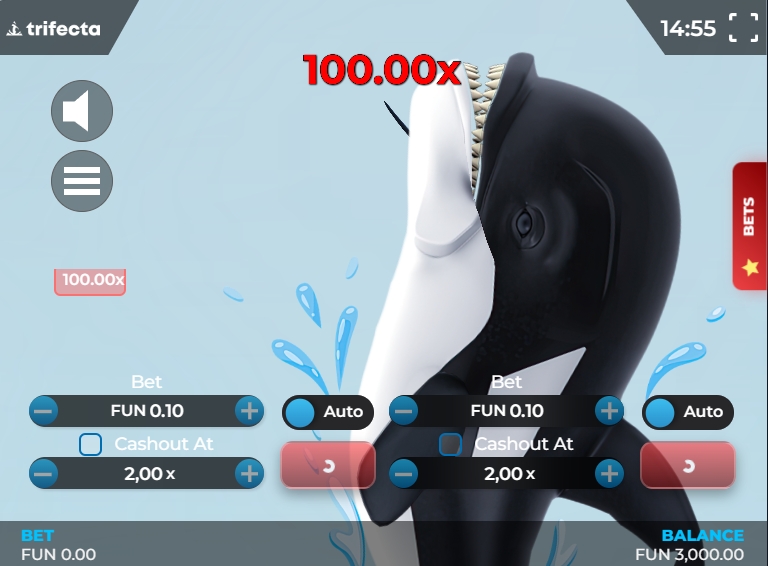This screenshot has width=768, height=566.
Task: Decrease the bet amount in the second bet panel
Action: click(x=404, y=410)
